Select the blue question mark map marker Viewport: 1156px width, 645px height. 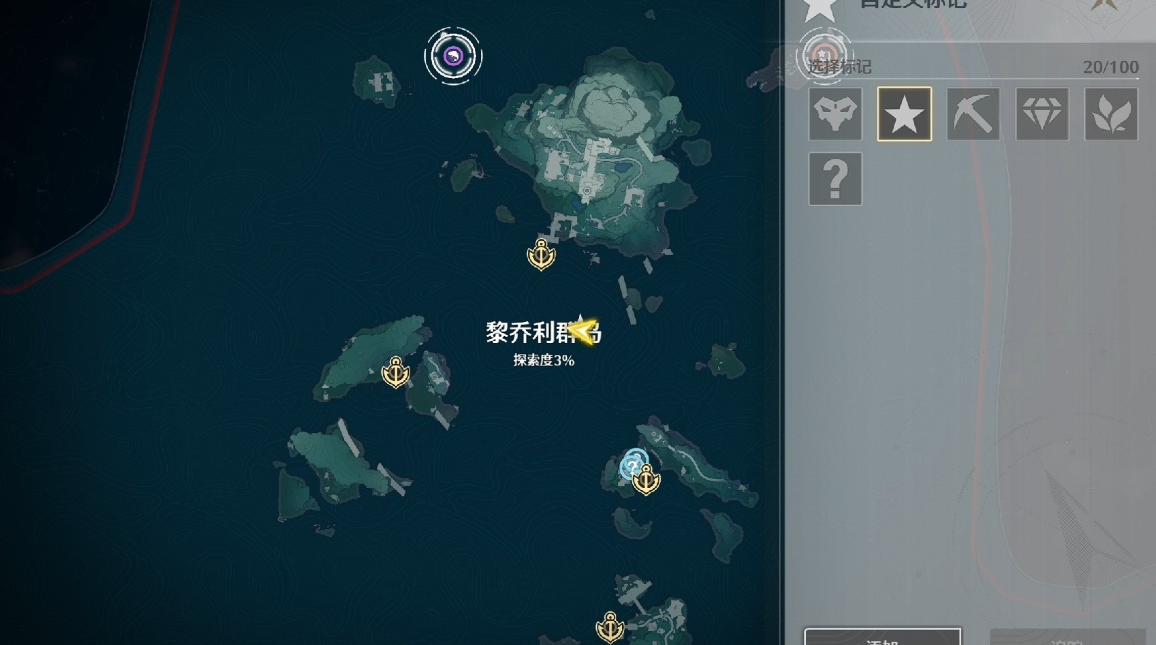632,463
